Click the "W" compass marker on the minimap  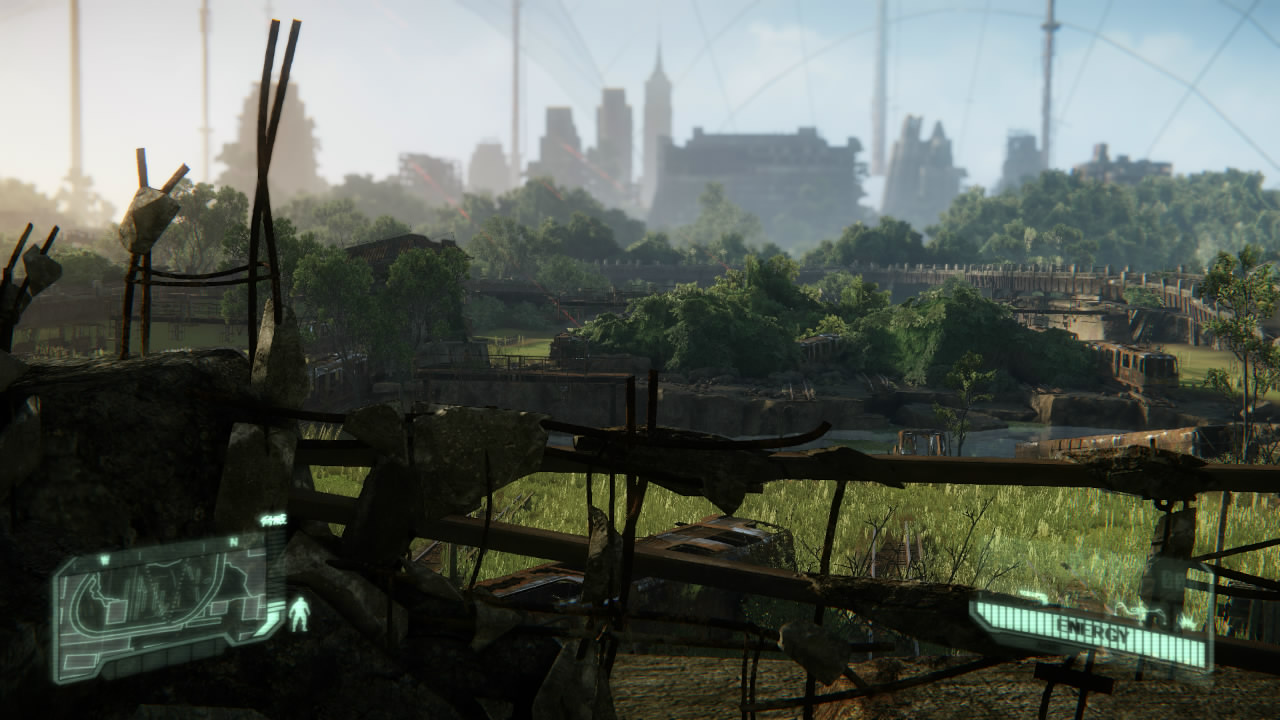tap(103, 559)
